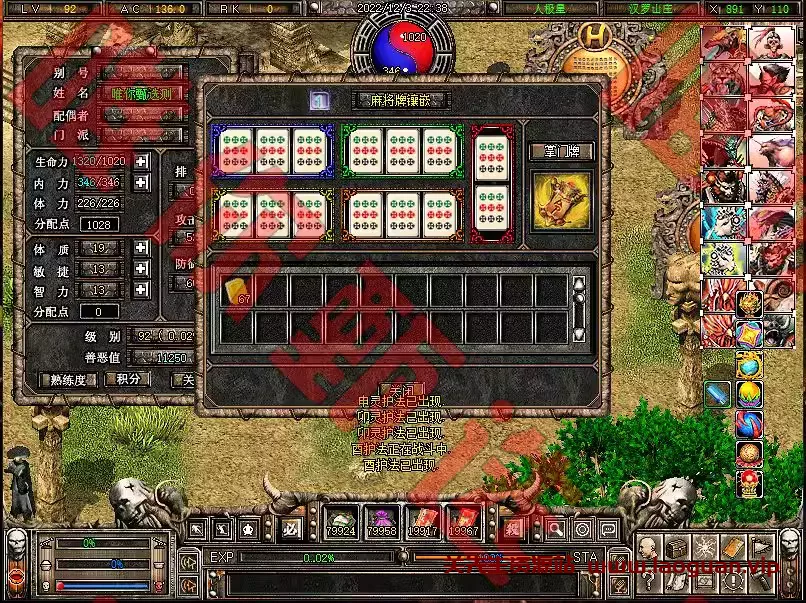
Task: Use the purple potion with count 79958
Action: tap(381, 522)
